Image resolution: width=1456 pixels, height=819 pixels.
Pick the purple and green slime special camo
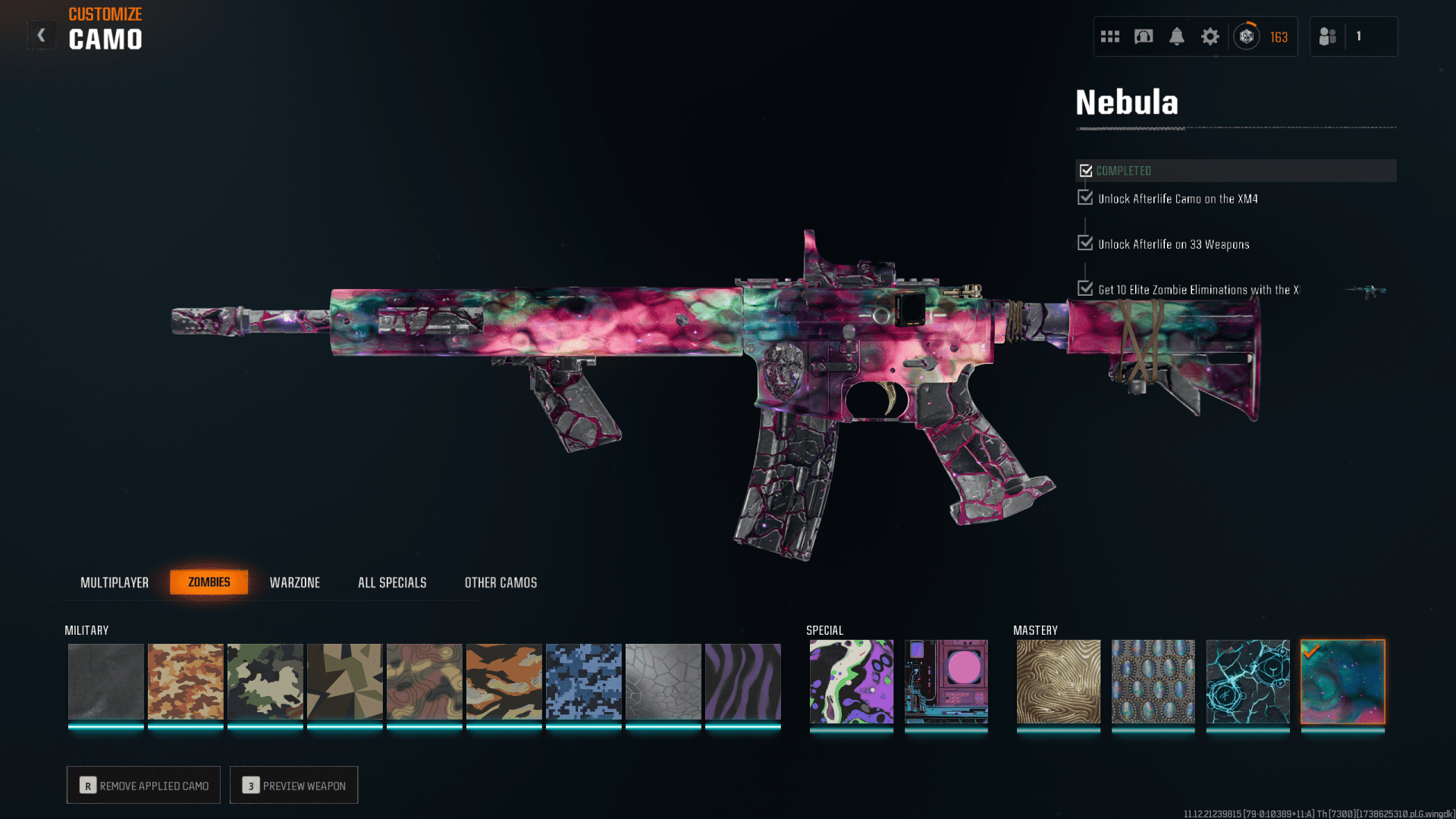[852, 681]
